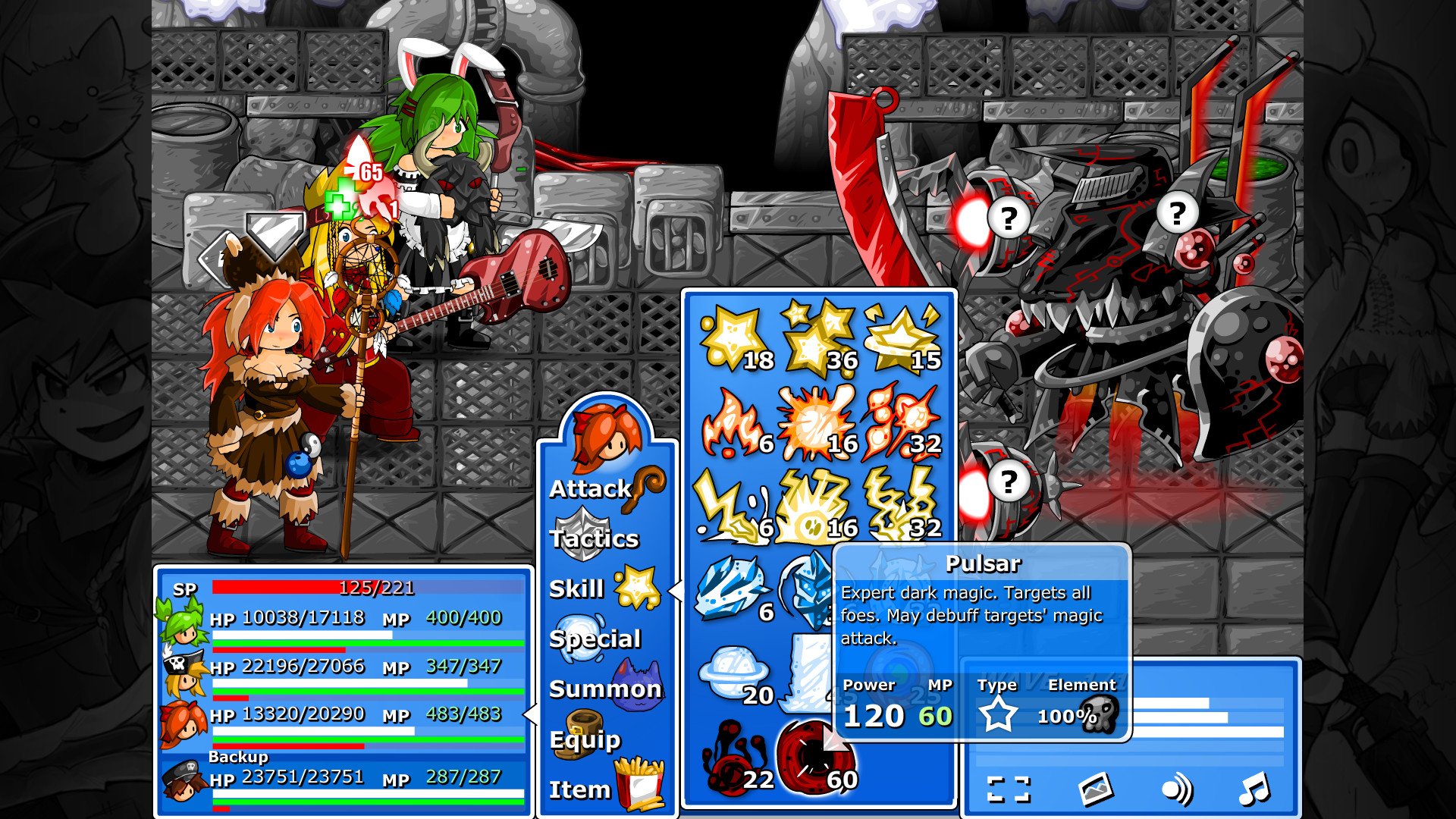This screenshot has width=1456, height=819.
Task: Toggle fullscreen display mode
Action: tap(1009, 789)
